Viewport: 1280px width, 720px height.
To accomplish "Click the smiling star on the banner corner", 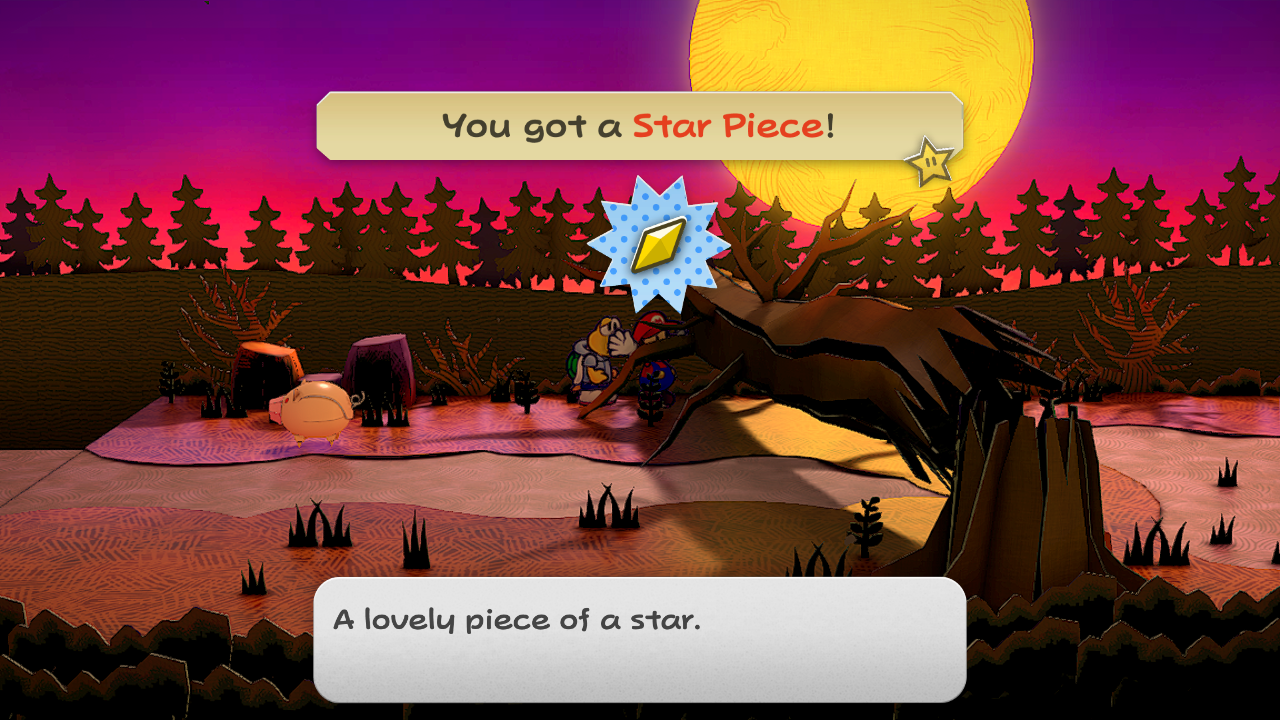I will [x=930, y=161].
